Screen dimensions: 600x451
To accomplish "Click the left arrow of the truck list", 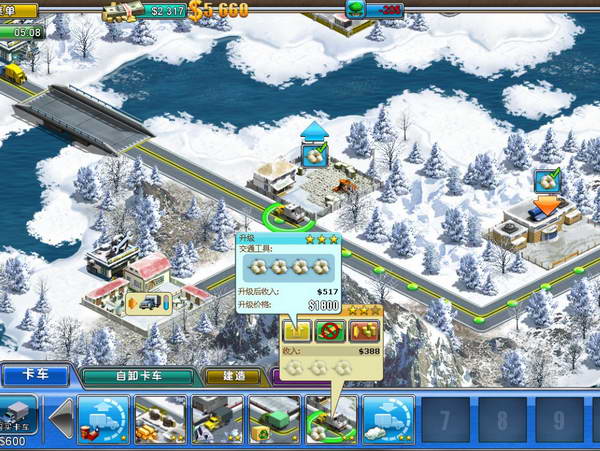I will click(x=62, y=420).
